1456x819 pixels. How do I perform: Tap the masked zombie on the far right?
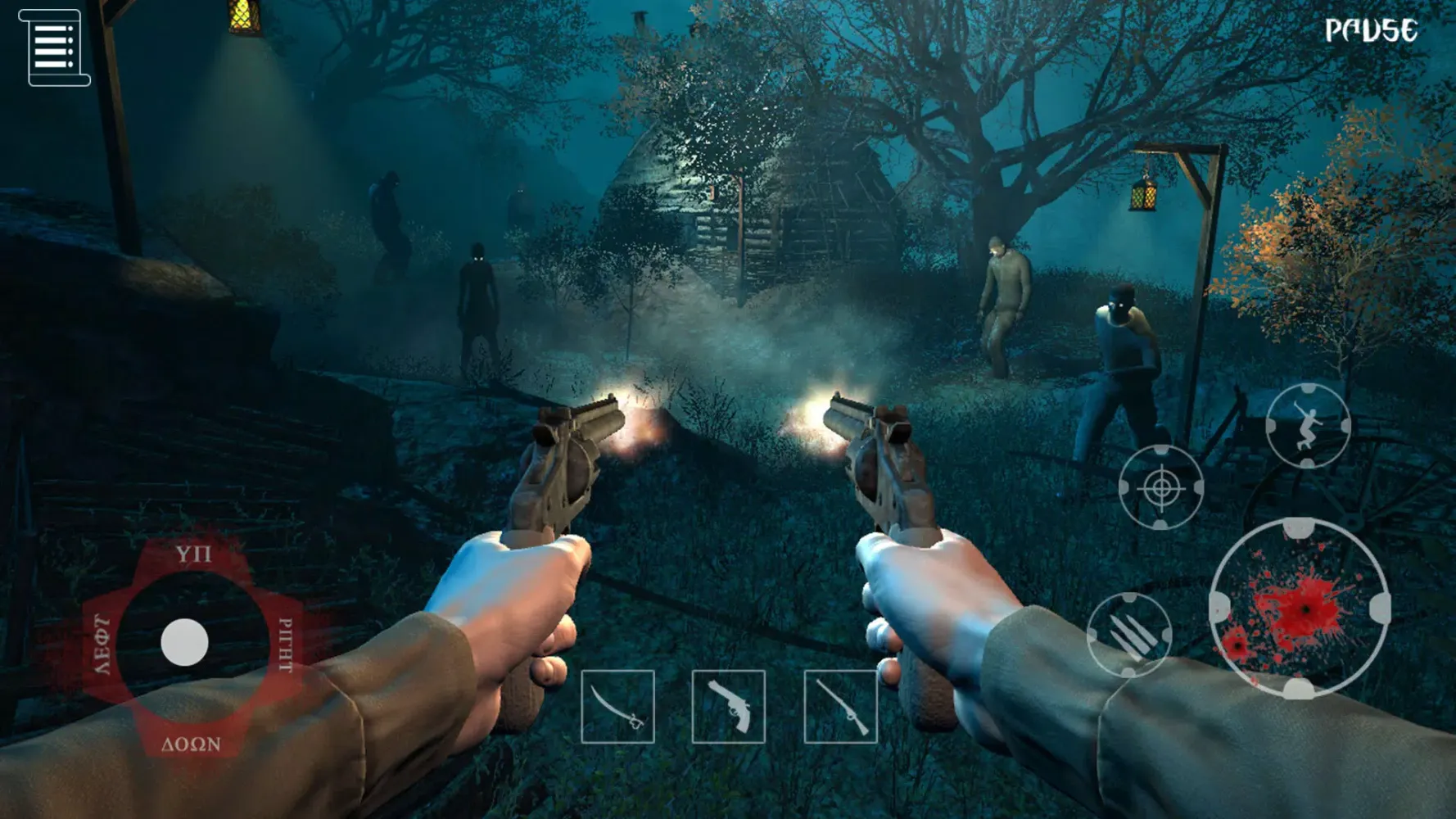(1125, 360)
